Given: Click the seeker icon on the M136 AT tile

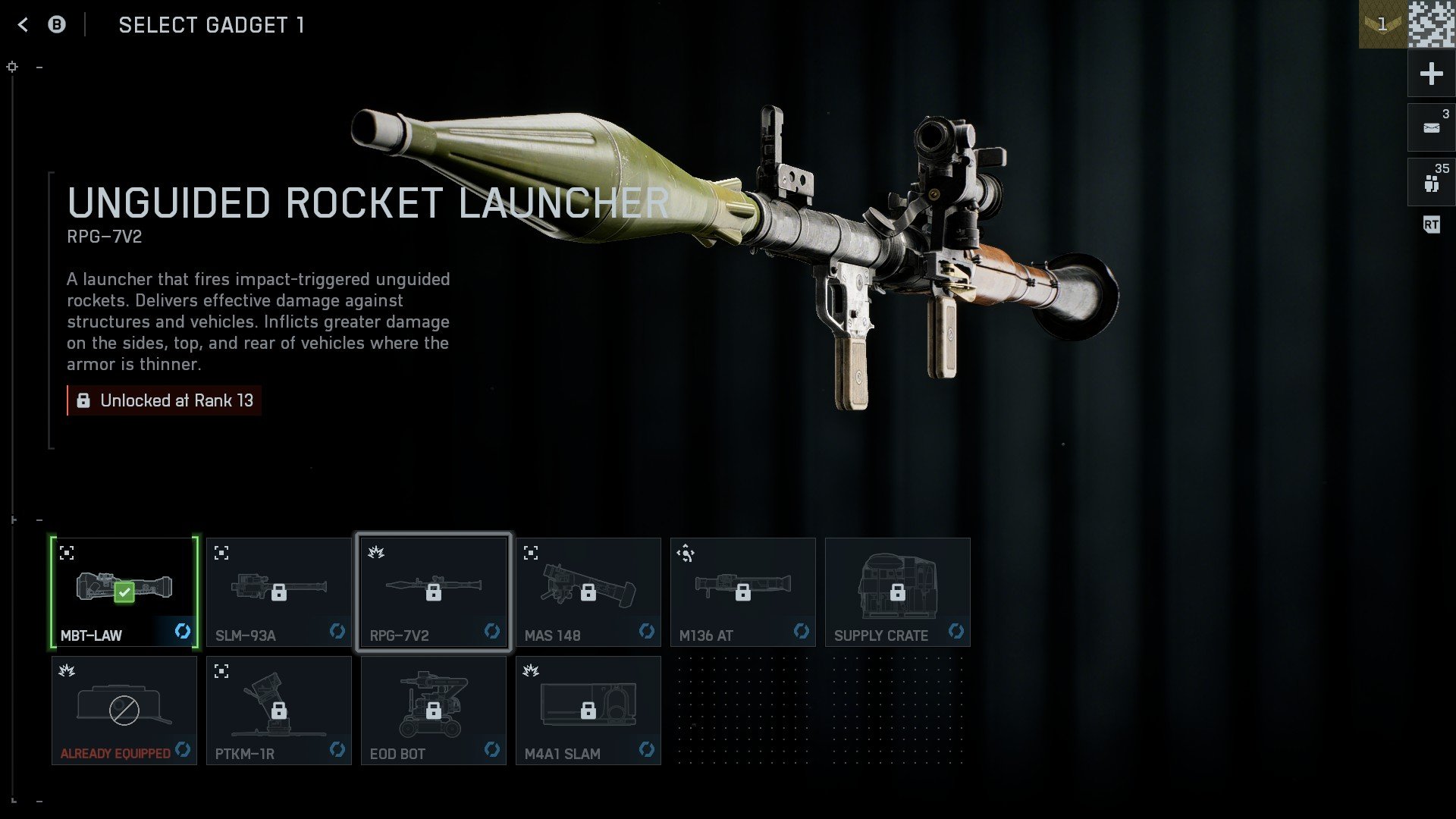Looking at the screenshot, I should tap(686, 553).
